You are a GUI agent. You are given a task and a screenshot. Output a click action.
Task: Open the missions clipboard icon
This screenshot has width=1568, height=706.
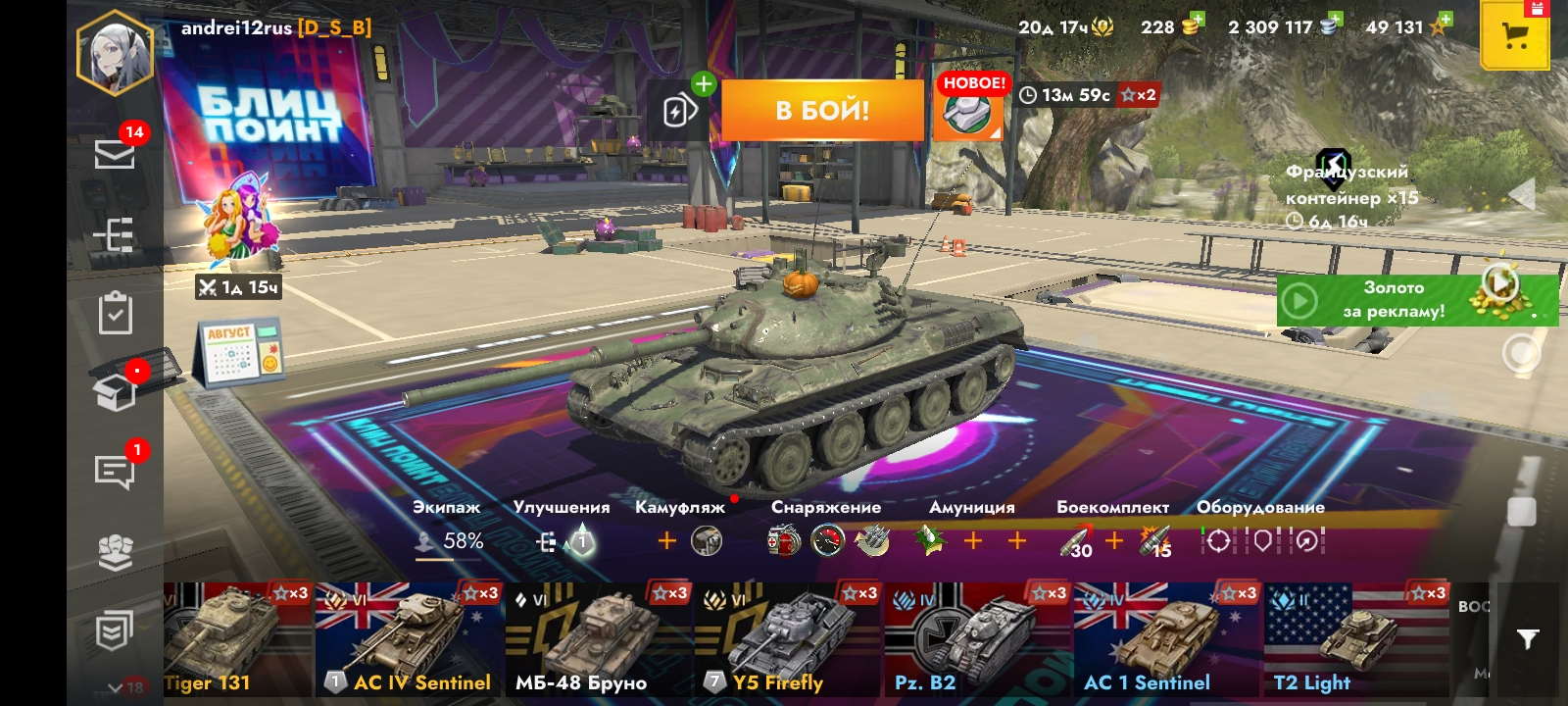pos(115,313)
